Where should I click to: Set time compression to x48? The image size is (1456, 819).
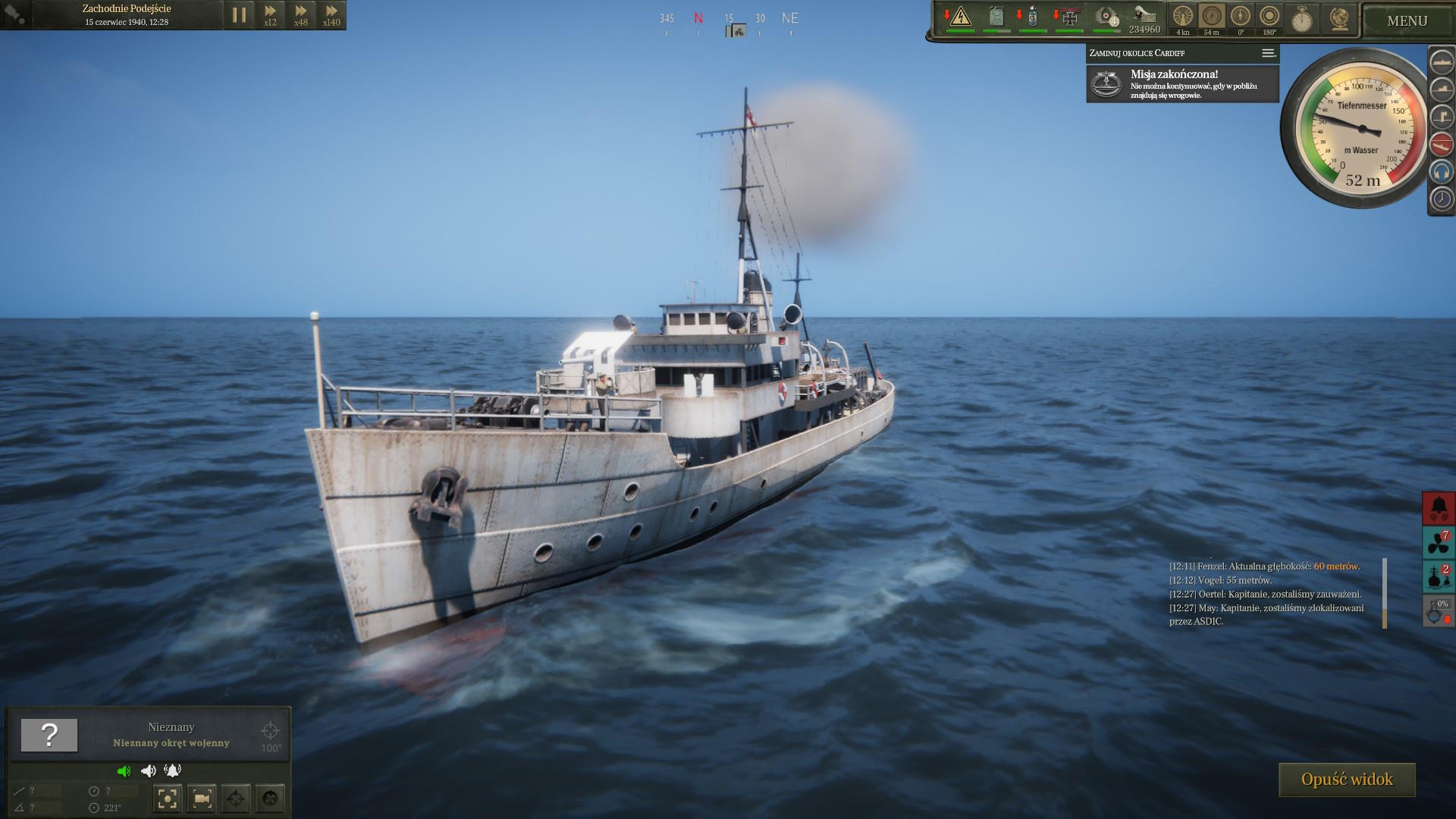pos(301,14)
